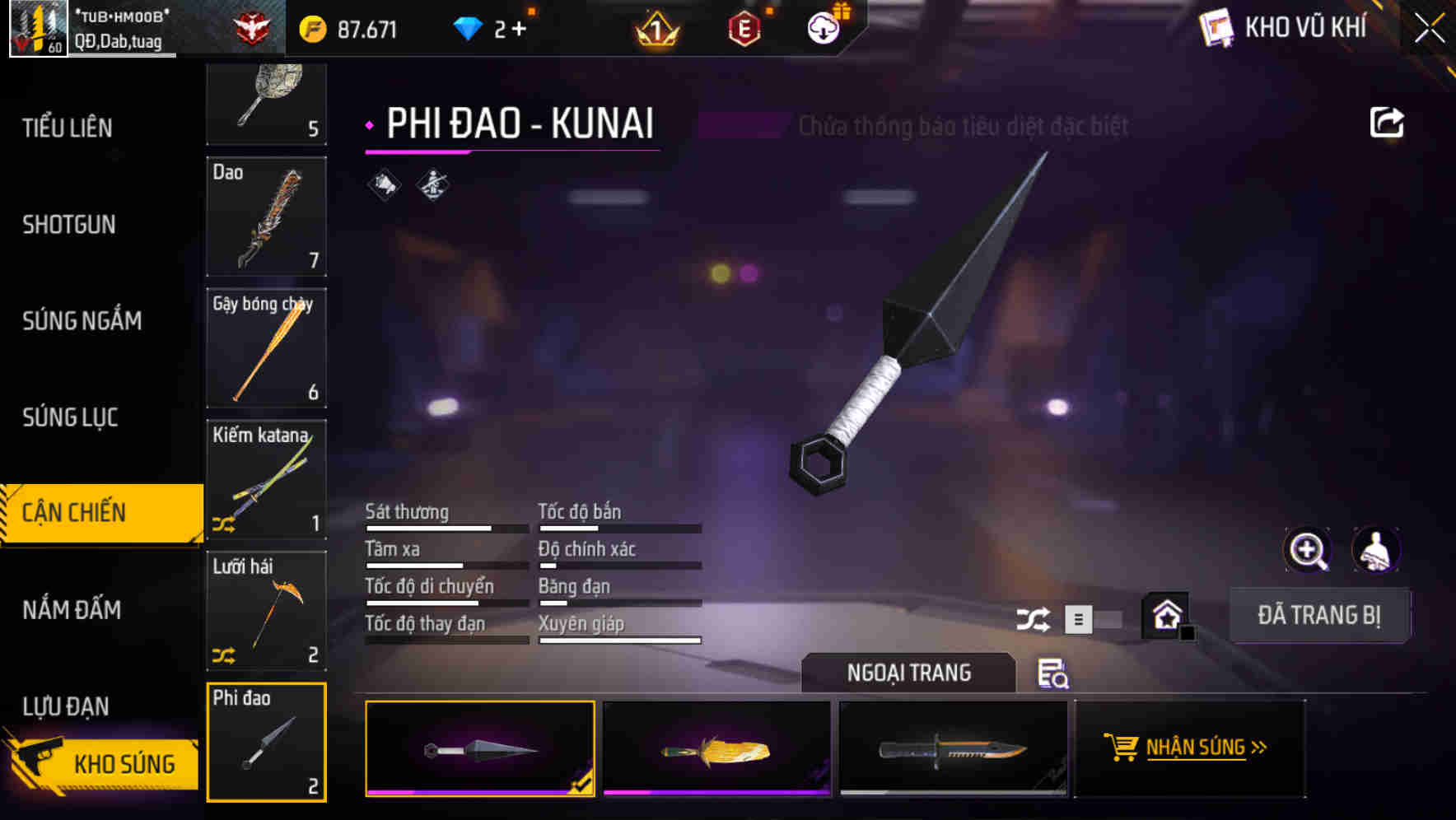This screenshot has width=1456, height=820.
Task: Open the NGOẠI TRANG tab
Action: [908, 673]
